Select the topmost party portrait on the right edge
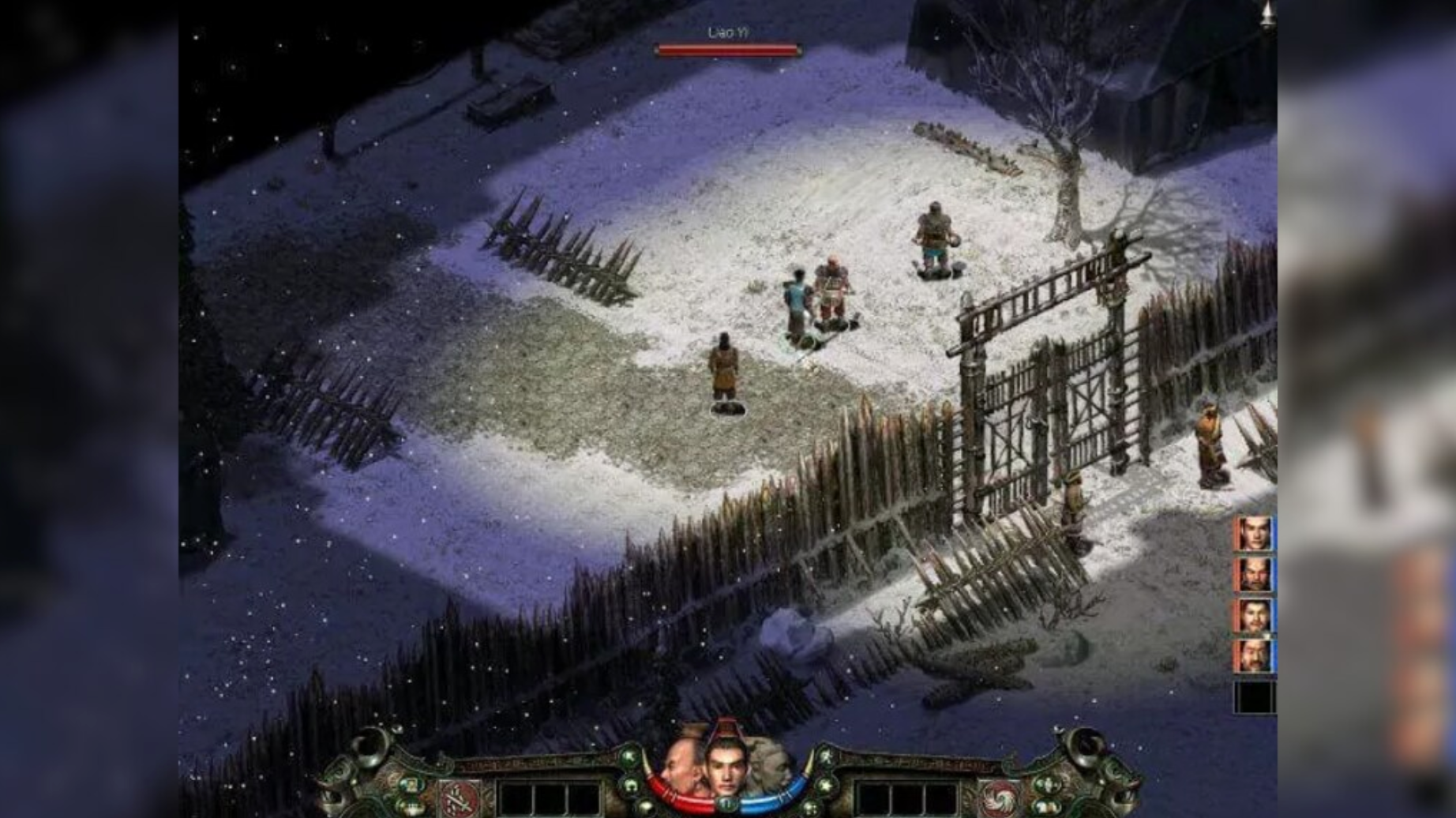 coord(1253,532)
